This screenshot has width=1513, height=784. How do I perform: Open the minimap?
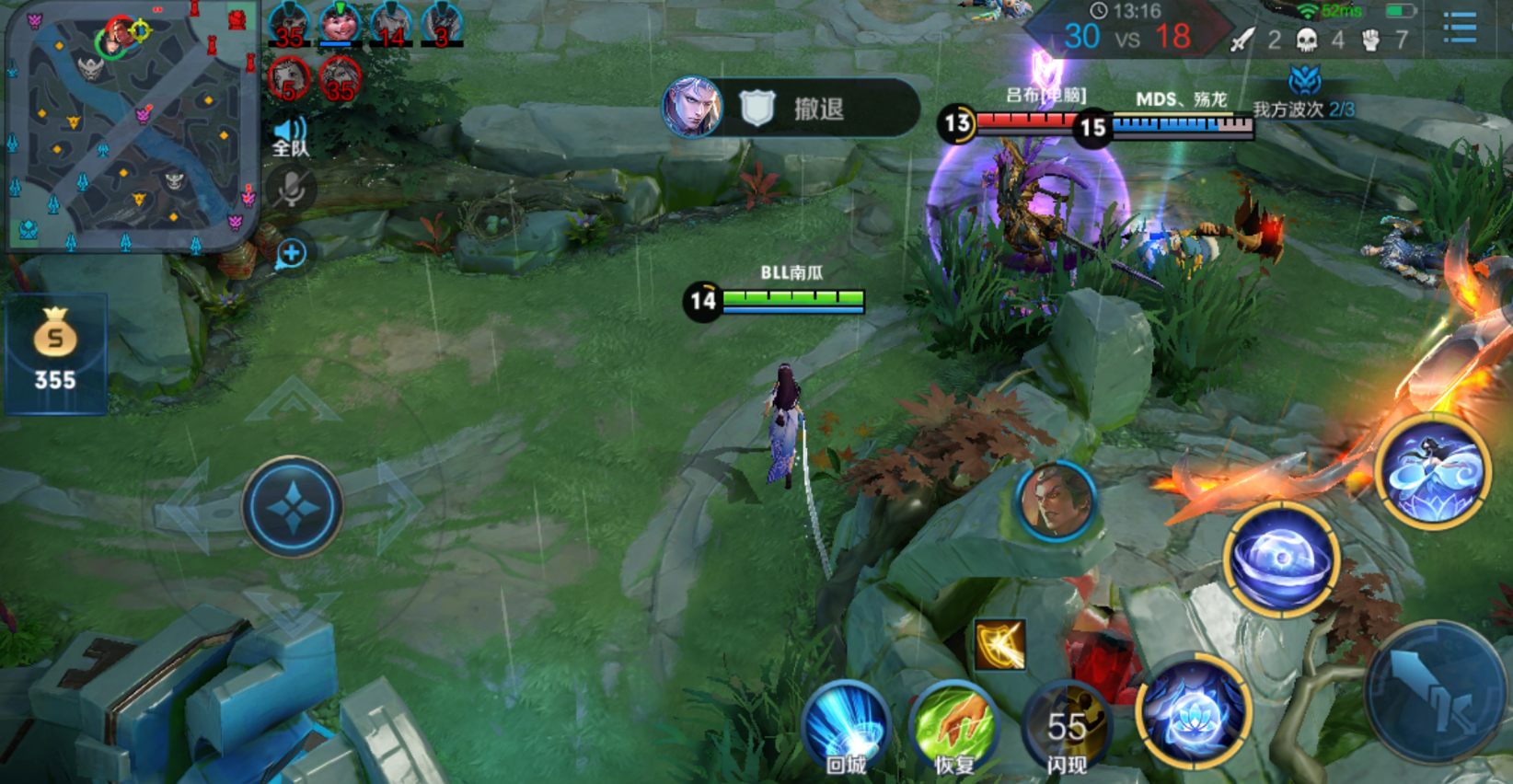[131, 127]
